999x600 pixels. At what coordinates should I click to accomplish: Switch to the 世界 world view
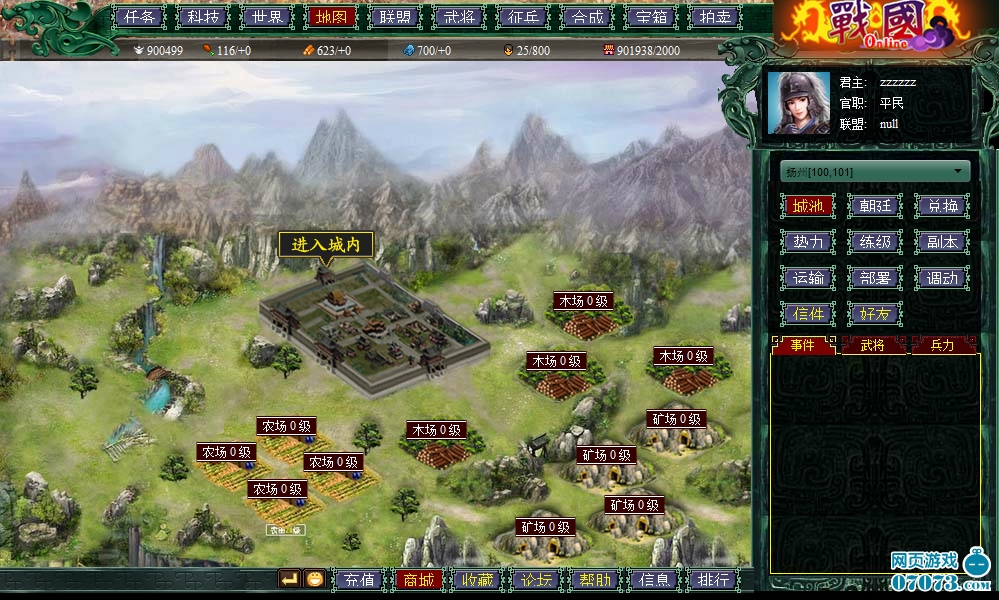click(265, 17)
